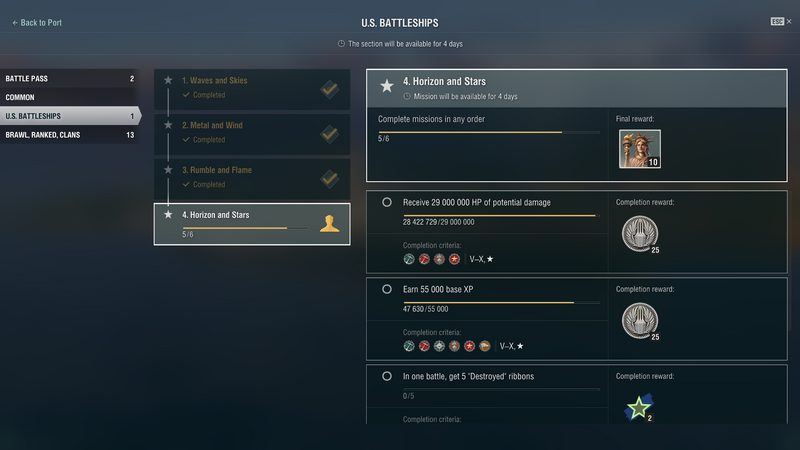The width and height of the screenshot is (800, 450).
Task: Switch to the Common missions category
Action: tap(68, 97)
